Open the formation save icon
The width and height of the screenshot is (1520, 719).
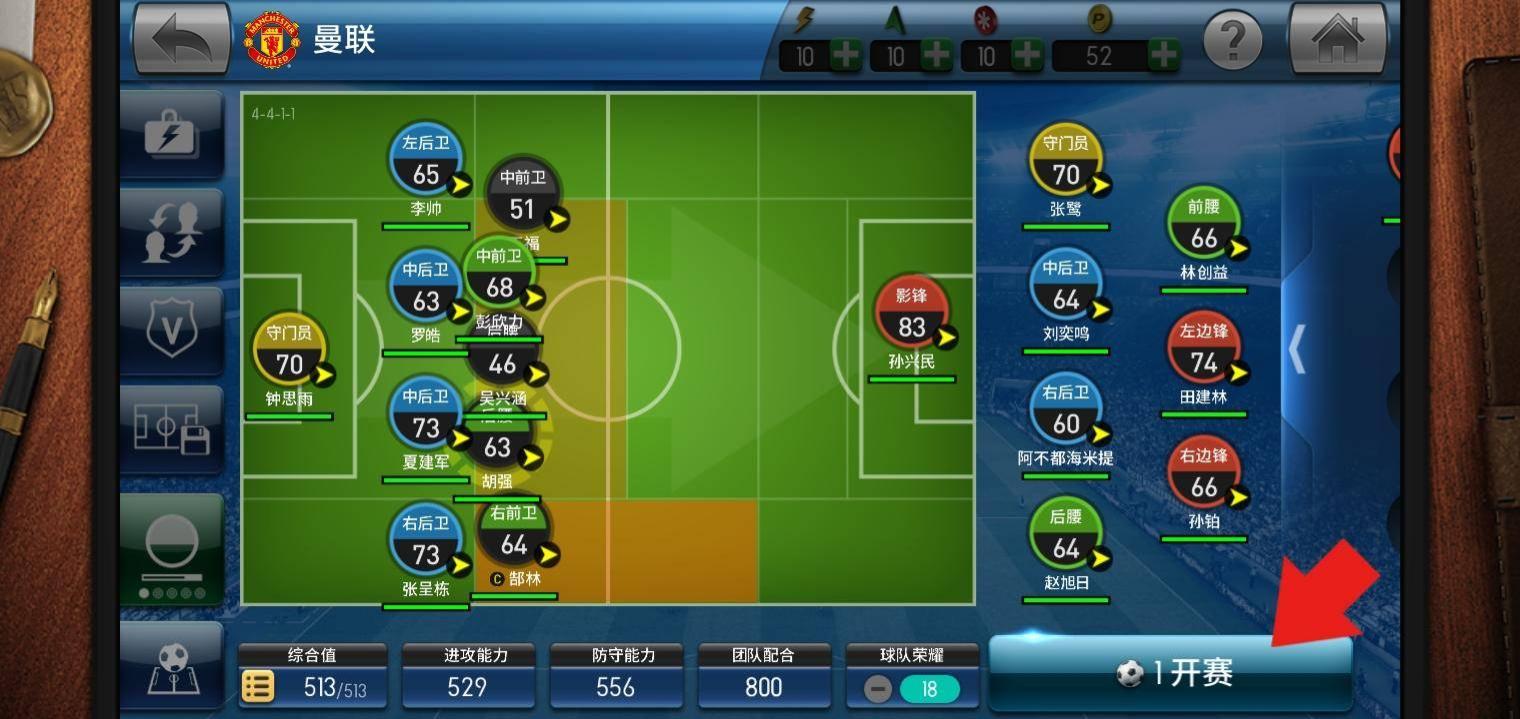(x=171, y=429)
